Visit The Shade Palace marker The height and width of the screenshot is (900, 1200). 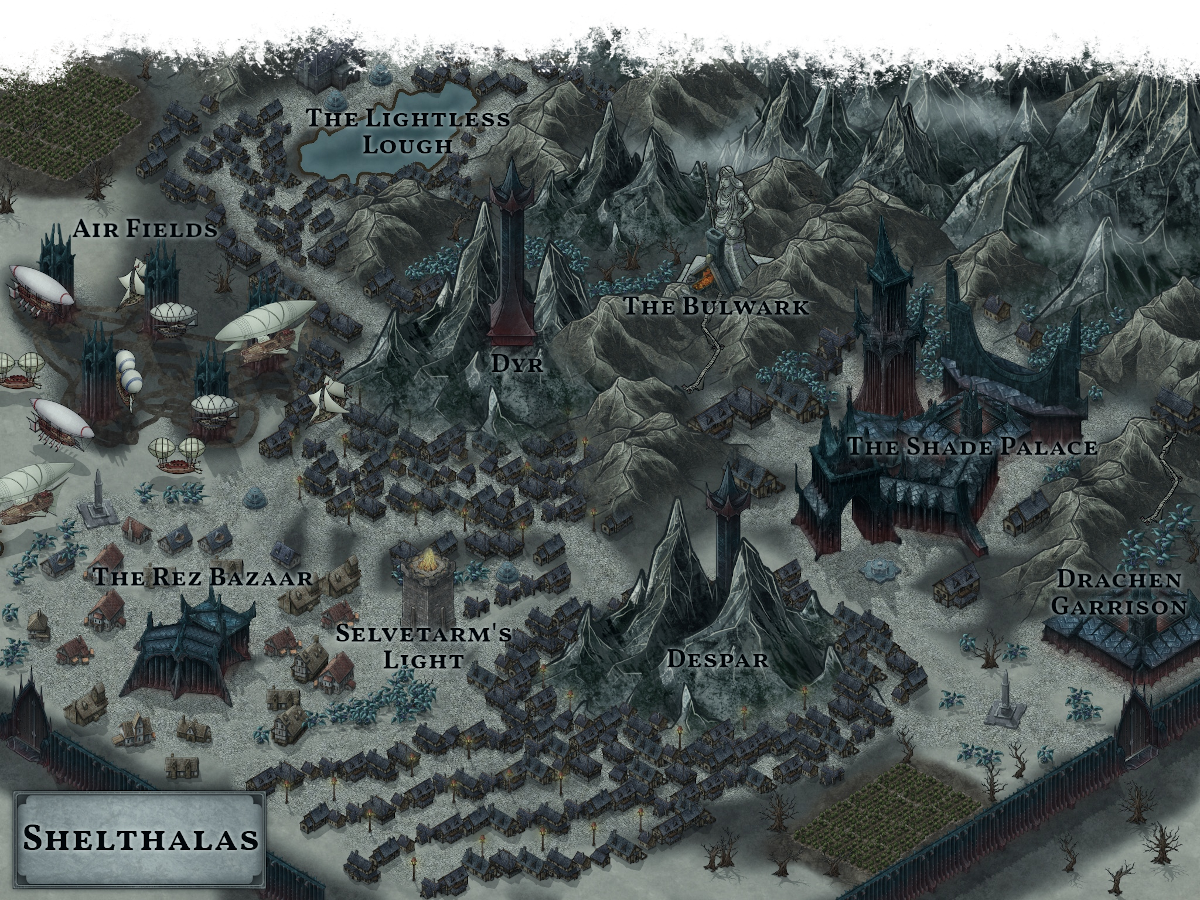(972, 447)
